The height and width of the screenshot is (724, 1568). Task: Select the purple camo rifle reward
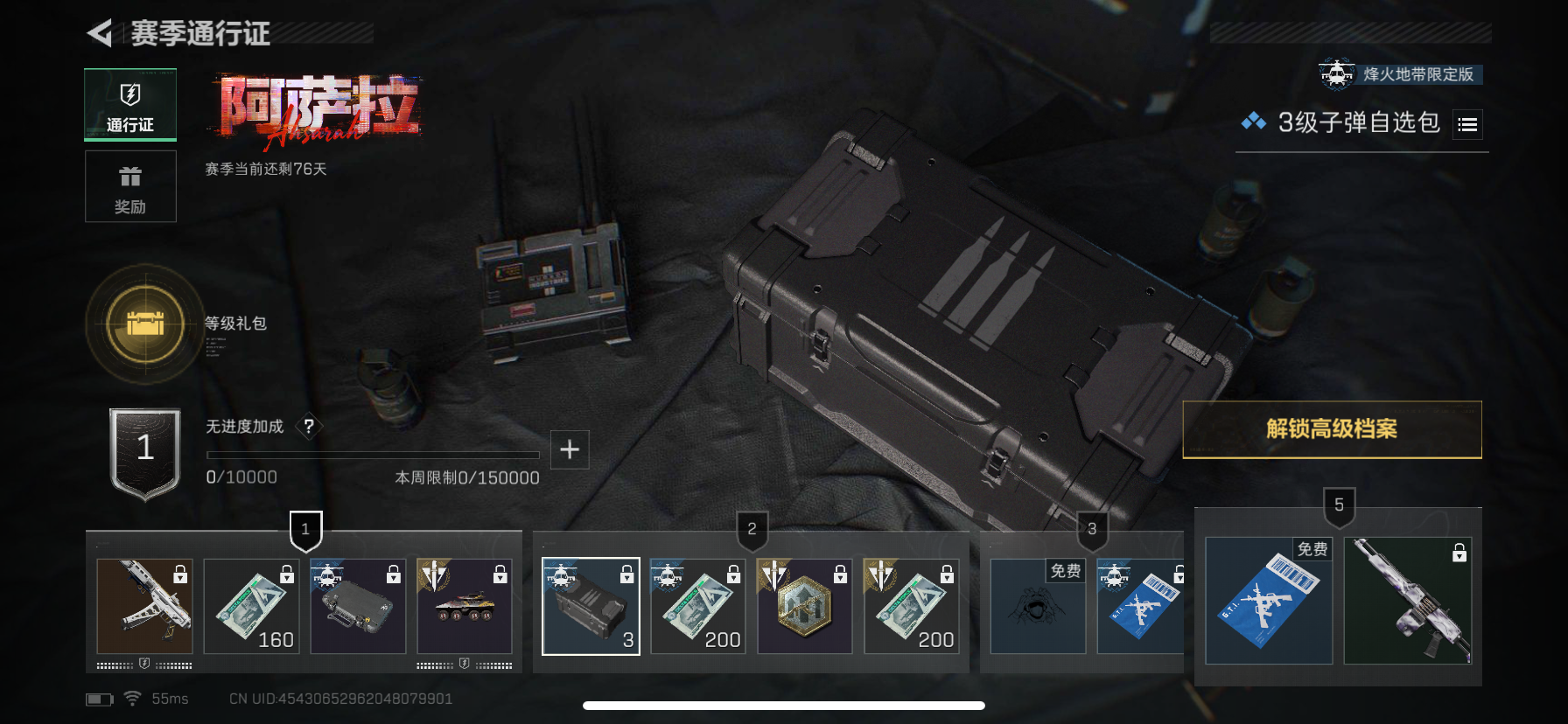(x=1407, y=601)
